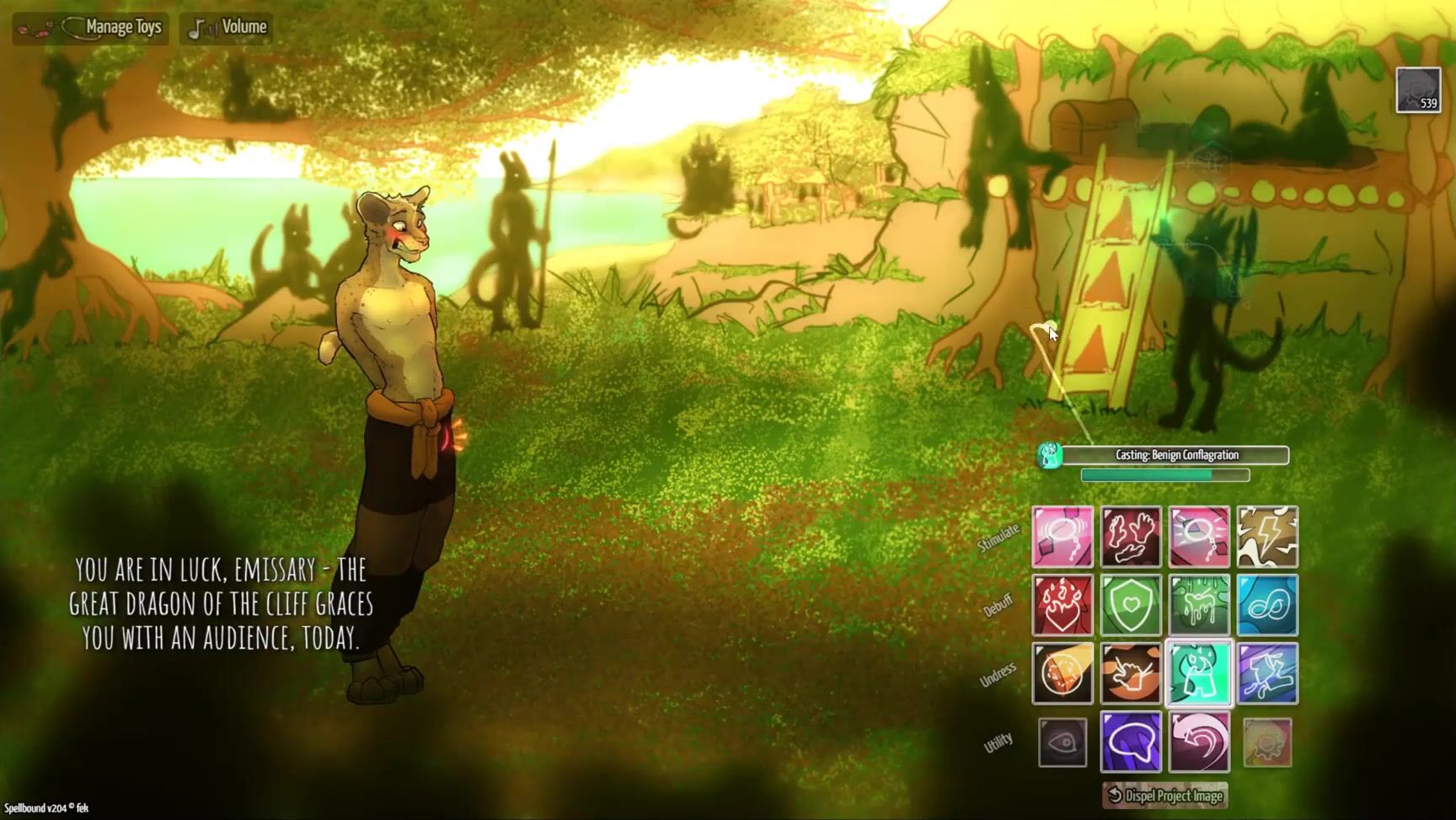Open the grey currency icon showing 539
This screenshot has width=1456, height=820.
1418,90
